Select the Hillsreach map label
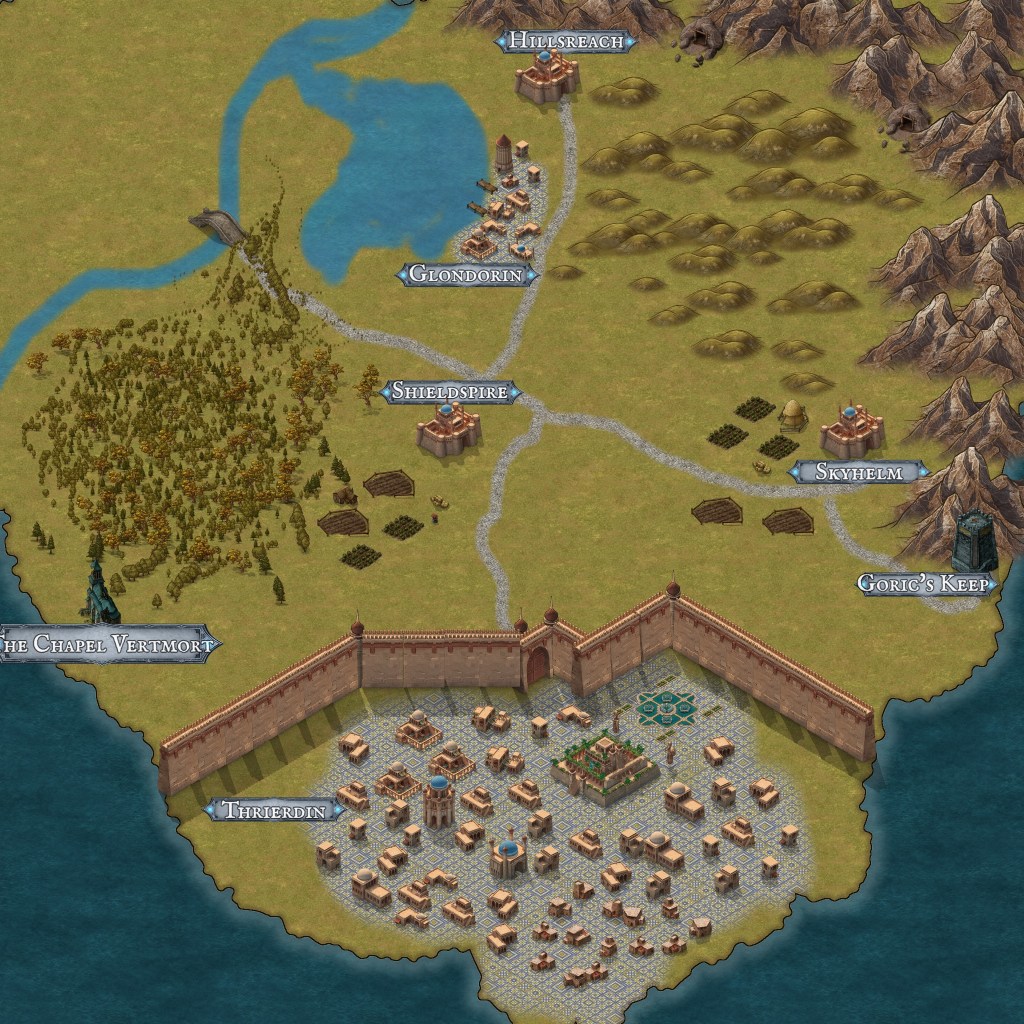 [566, 41]
